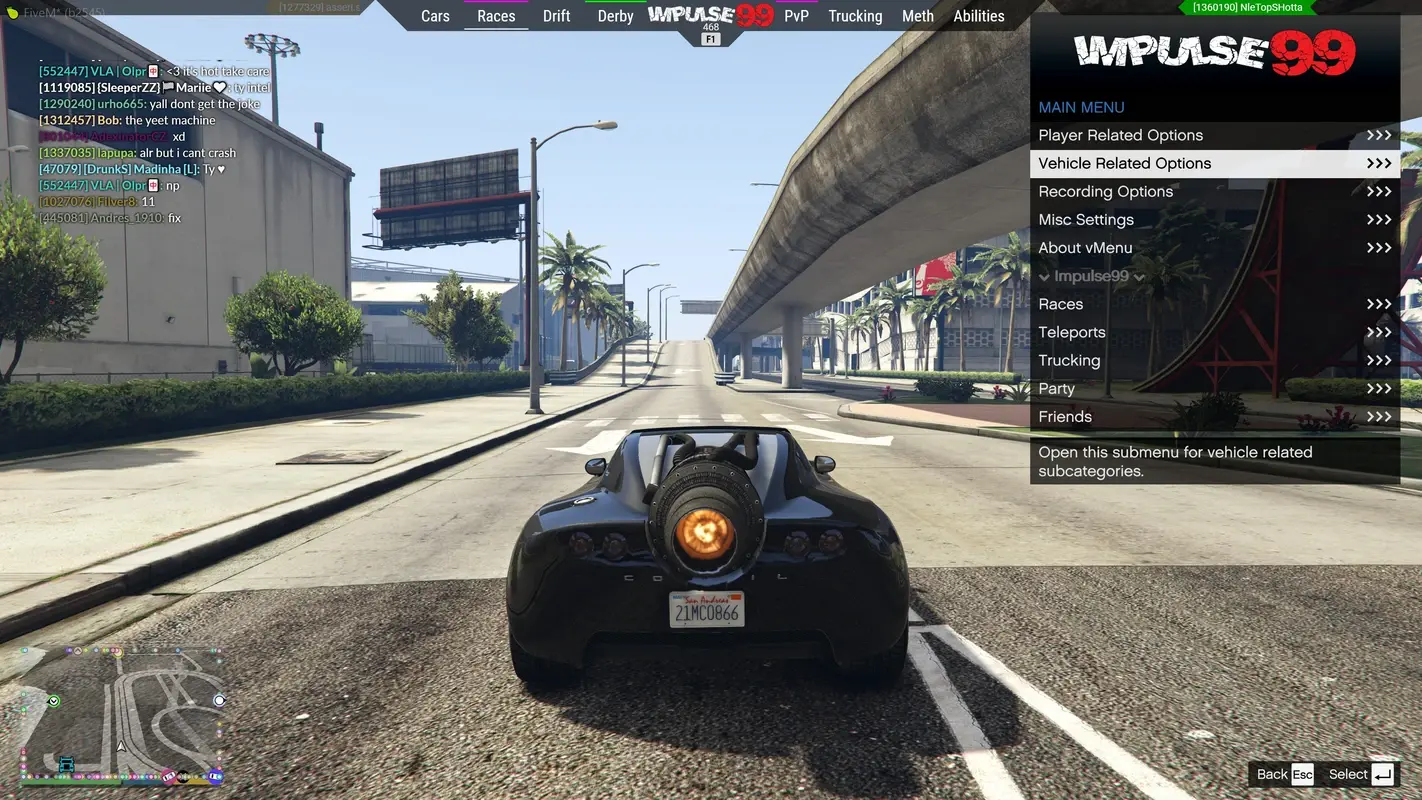Screen dimensions: 1422x800
Task: Click the purple car blip at minimap bottom-right
Action: tap(216, 774)
